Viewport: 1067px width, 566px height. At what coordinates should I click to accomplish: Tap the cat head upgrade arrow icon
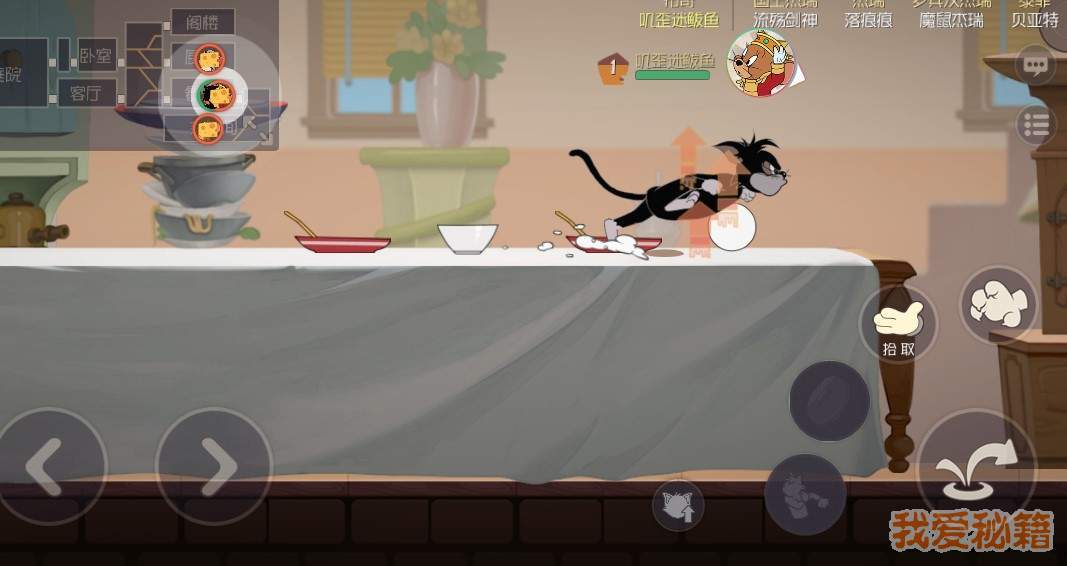pos(678,505)
